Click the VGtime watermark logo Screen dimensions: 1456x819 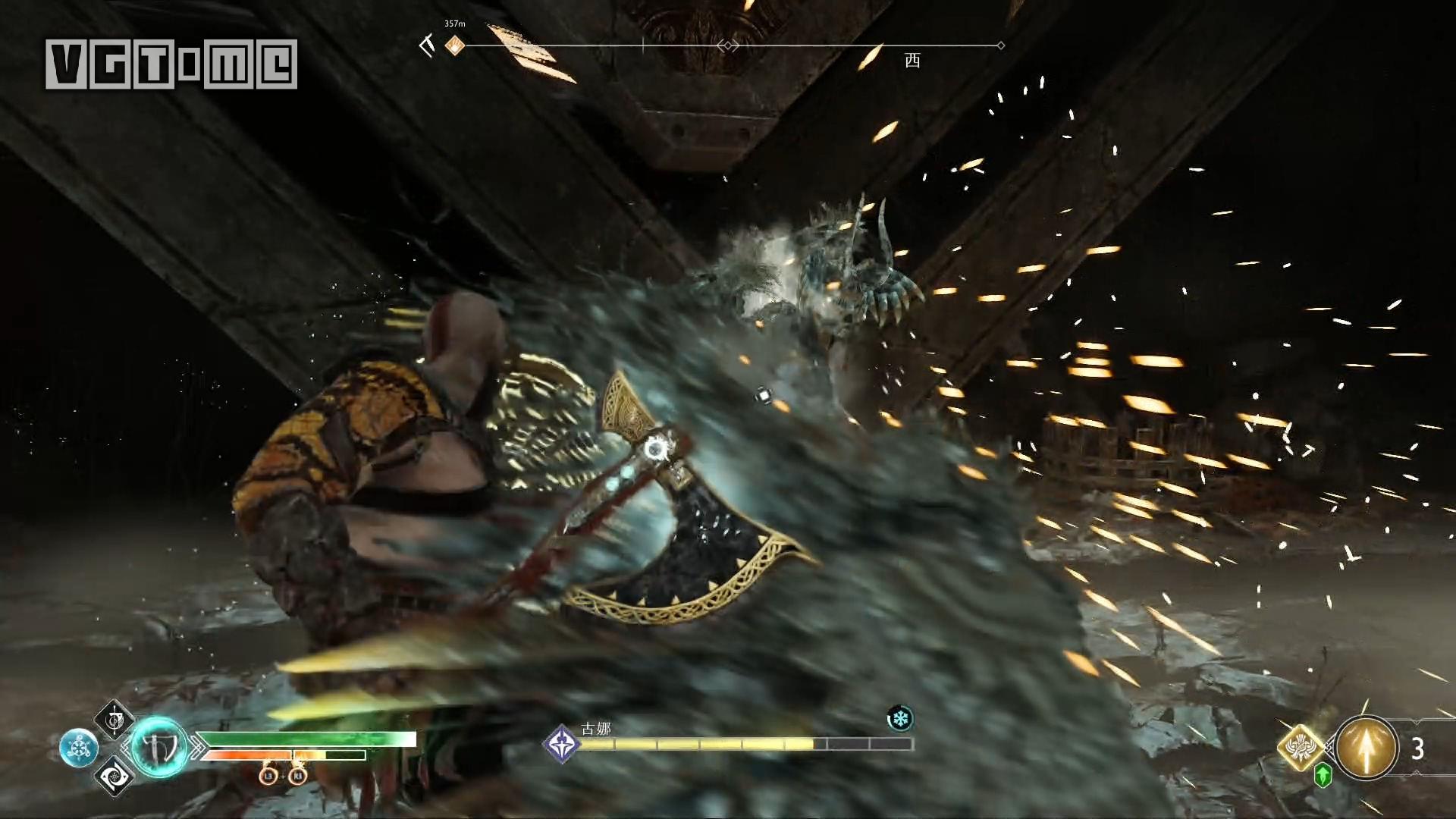tap(171, 64)
